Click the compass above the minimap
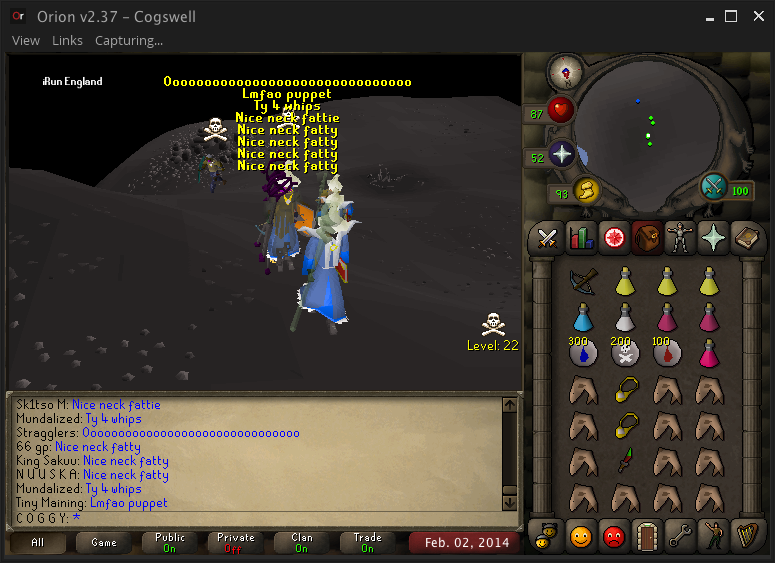The height and width of the screenshot is (563, 775). point(566,71)
